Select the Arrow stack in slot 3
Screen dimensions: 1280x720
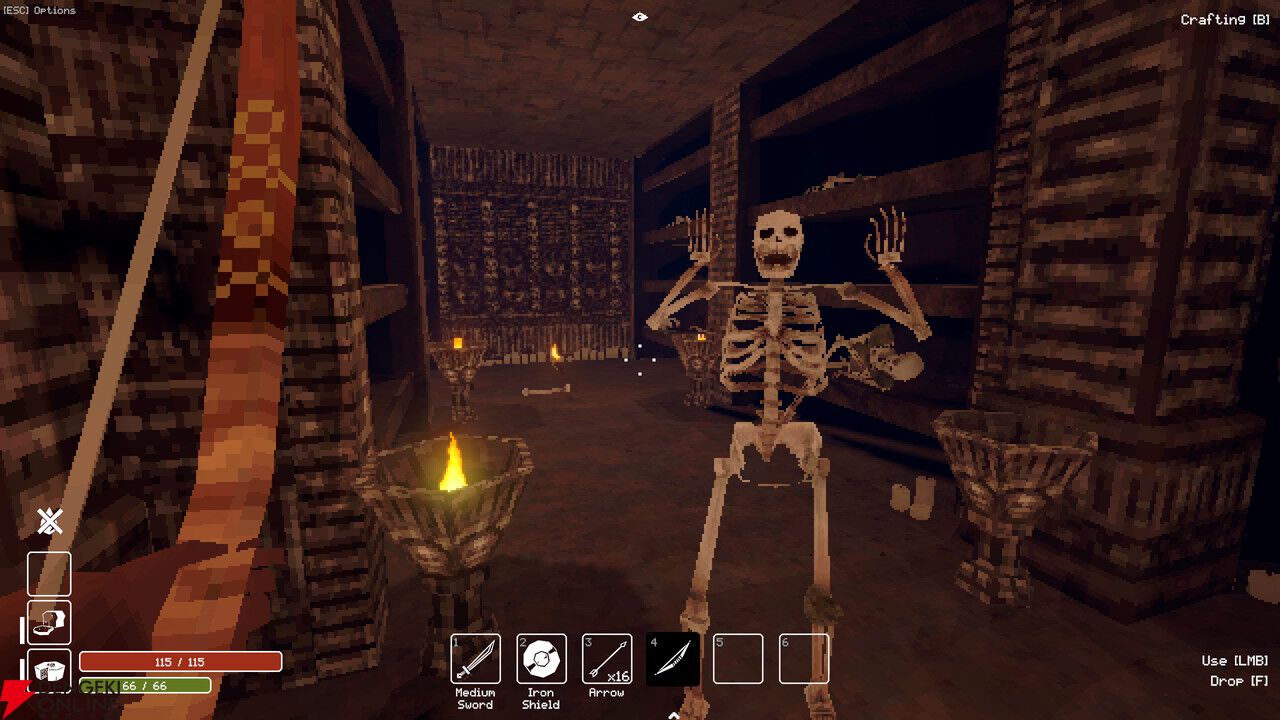click(x=606, y=658)
